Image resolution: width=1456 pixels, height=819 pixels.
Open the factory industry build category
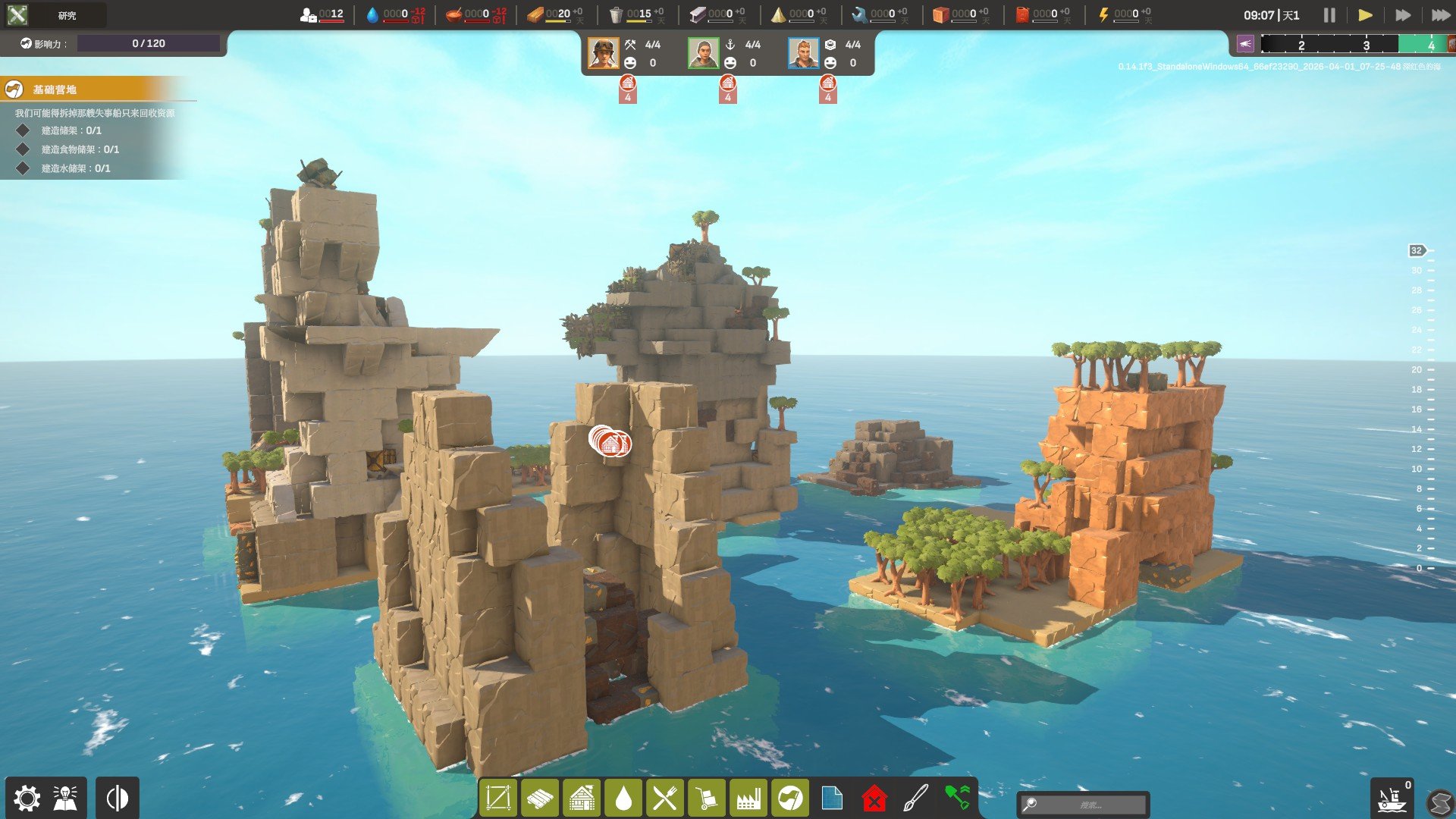pyautogui.click(x=748, y=799)
